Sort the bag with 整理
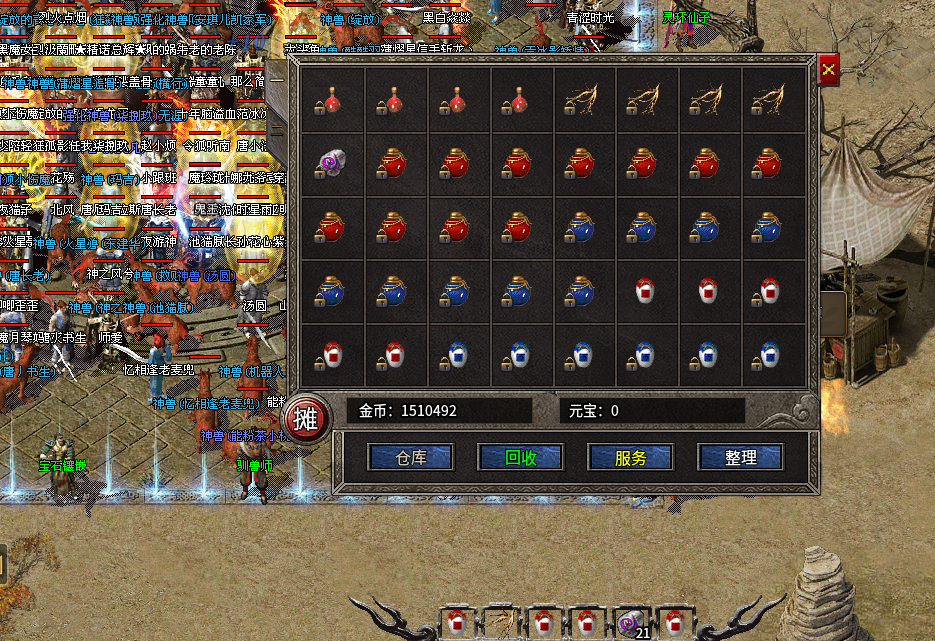This screenshot has width=935, height=641. pyautogui.click(x=740, y=458)
